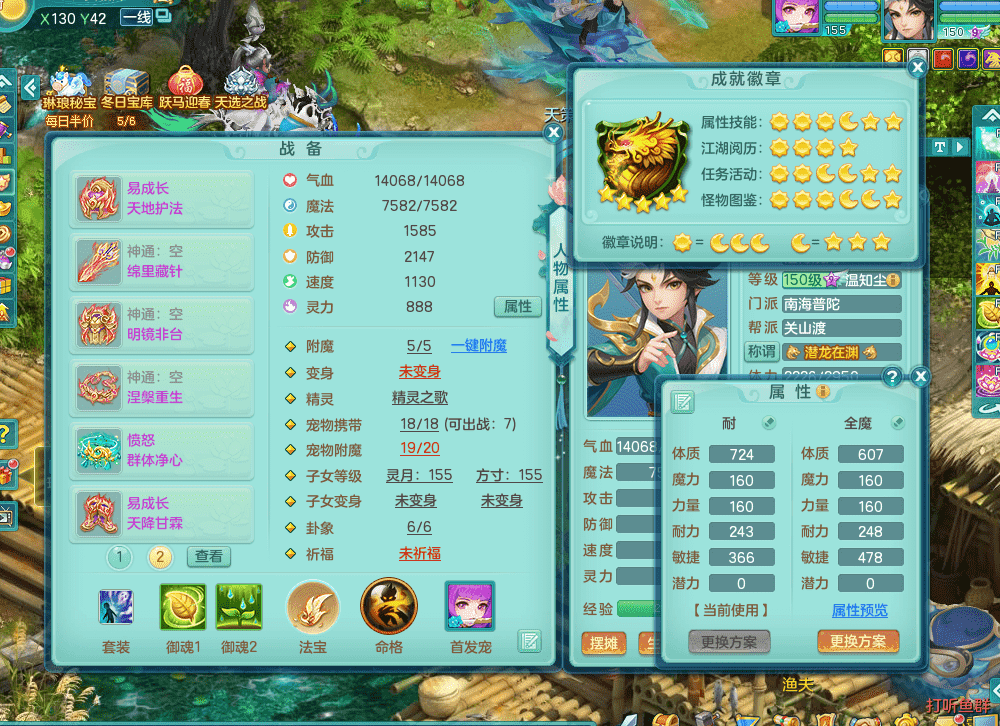
Task: Select the 天降甘霖 skill slot
Action: [x=162, y=513]
